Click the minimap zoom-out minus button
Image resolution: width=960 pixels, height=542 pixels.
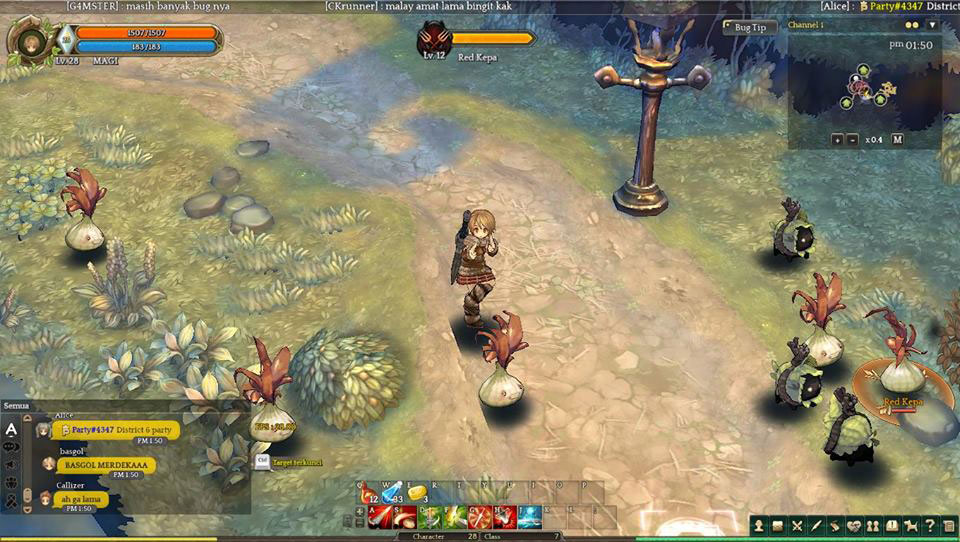pyautogui.click(x=852, y=139)
